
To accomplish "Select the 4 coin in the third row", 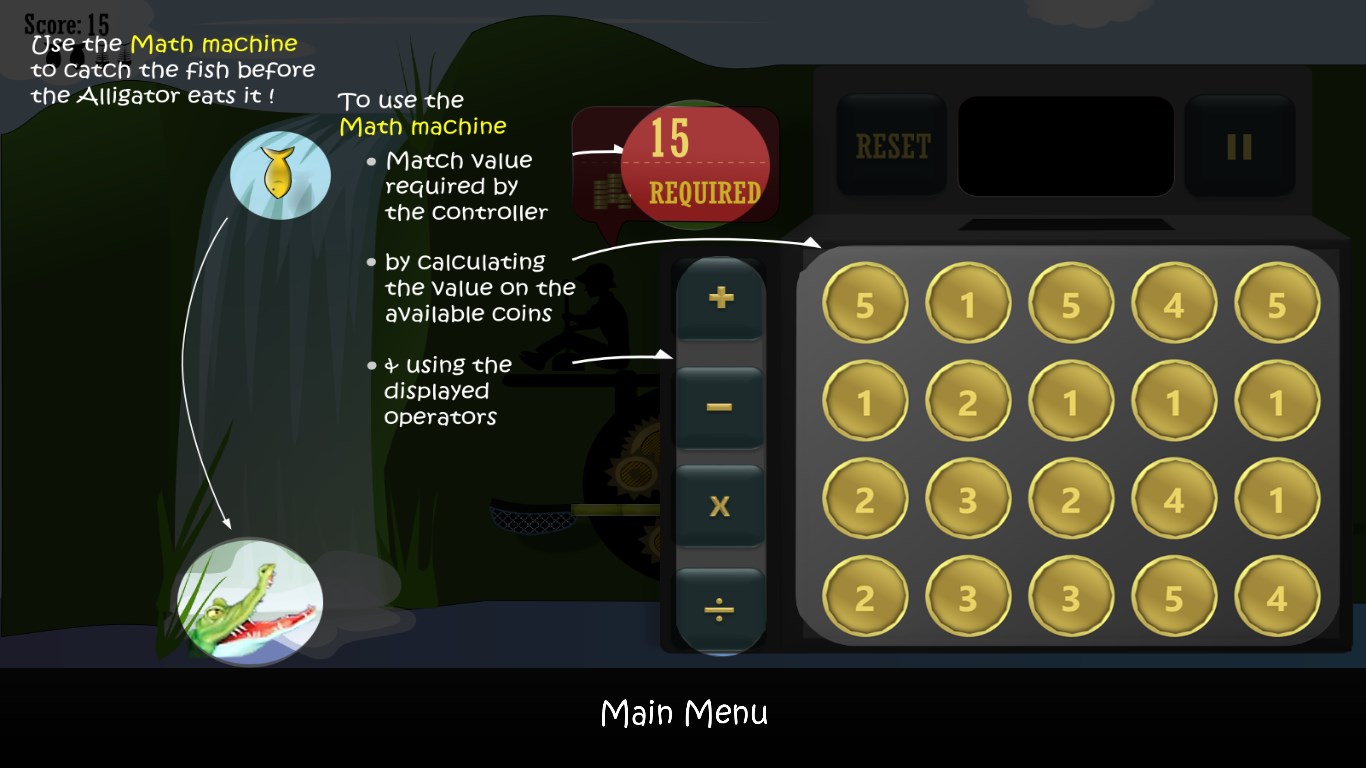I will [x=1174, y=500].
